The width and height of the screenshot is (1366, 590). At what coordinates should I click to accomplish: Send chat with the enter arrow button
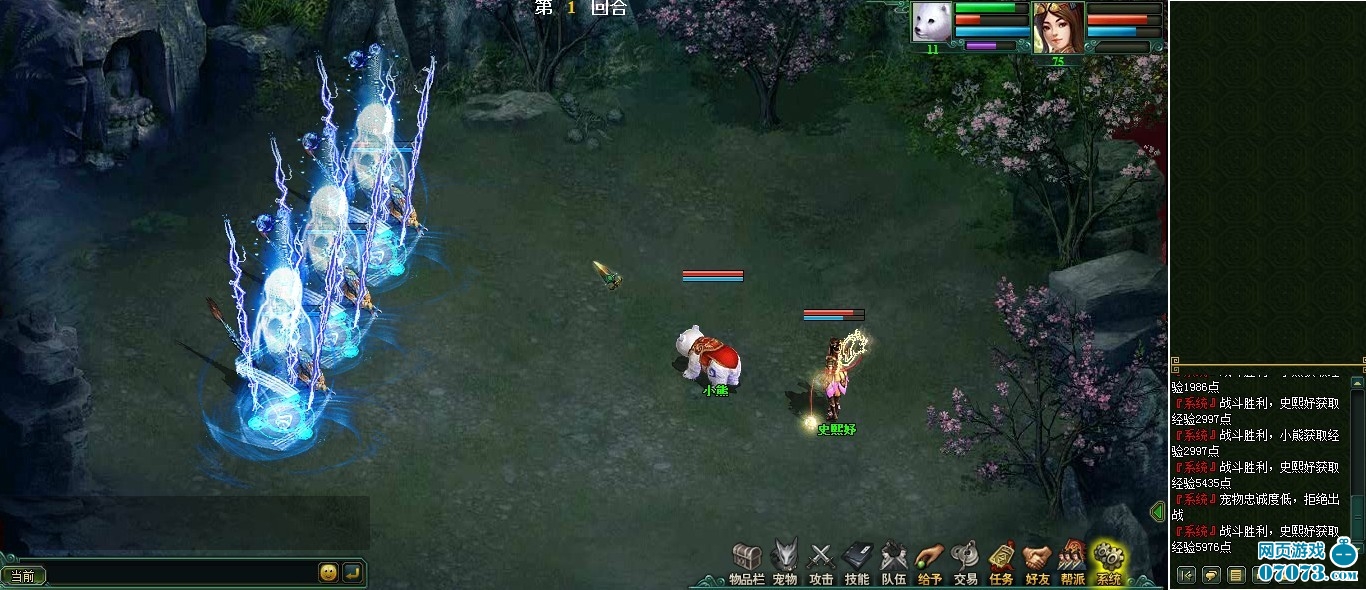pos(352,573)
